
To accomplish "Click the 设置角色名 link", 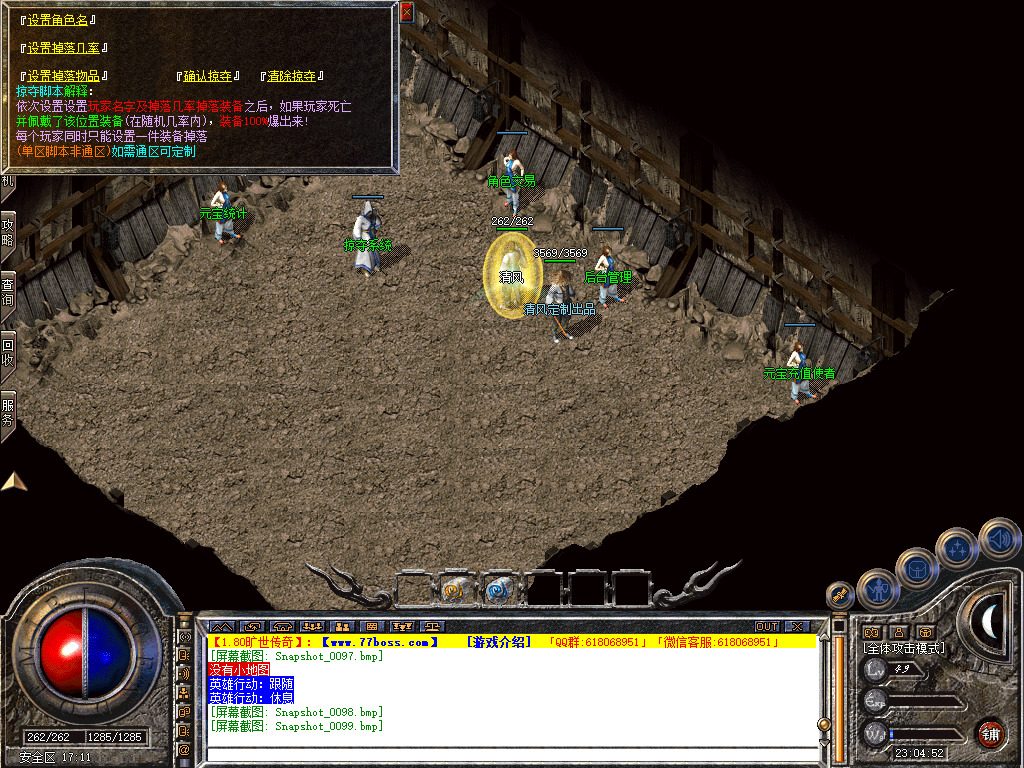I will (x=59, y=19).
